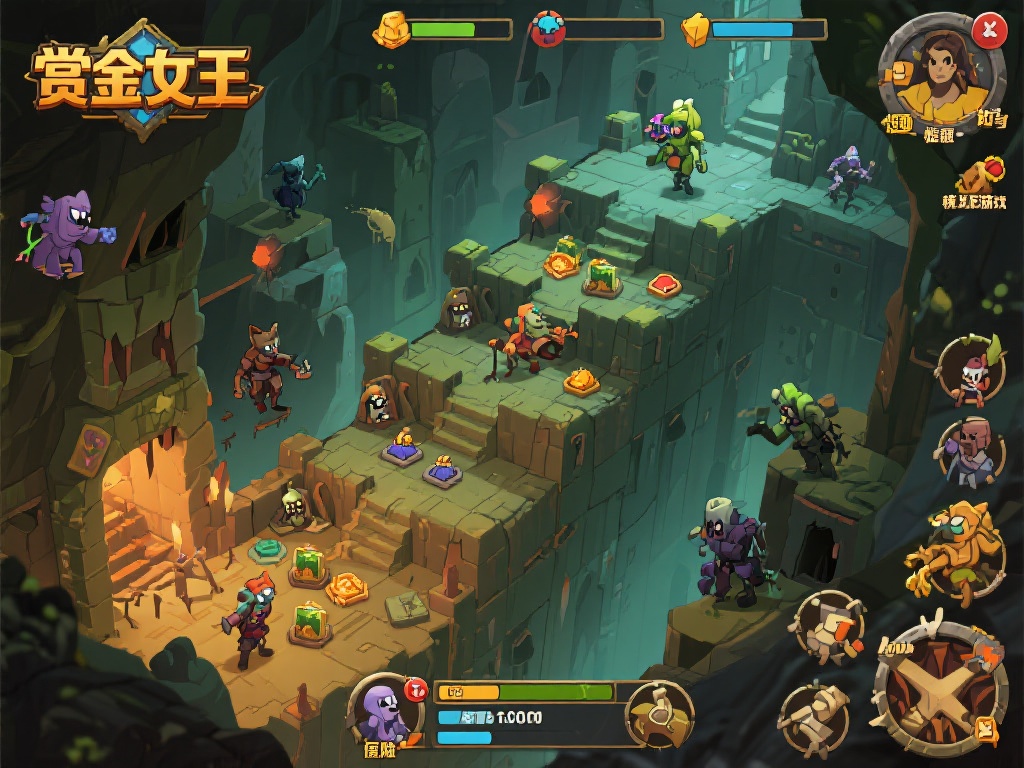Open the purple ghost character portrait
This screenshot has height=768, width=1024.
coord(384,710)
